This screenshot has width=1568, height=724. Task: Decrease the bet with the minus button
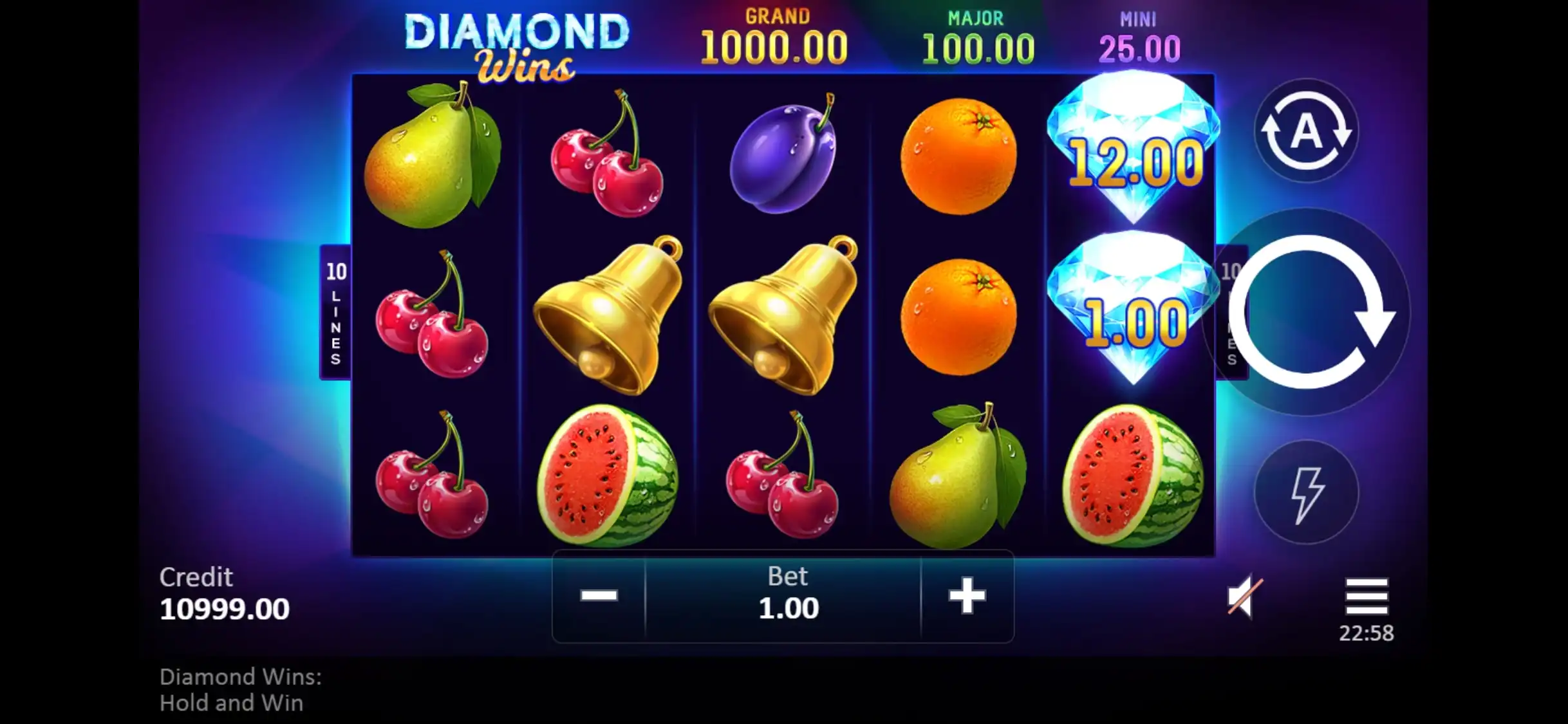click(599, 596)
